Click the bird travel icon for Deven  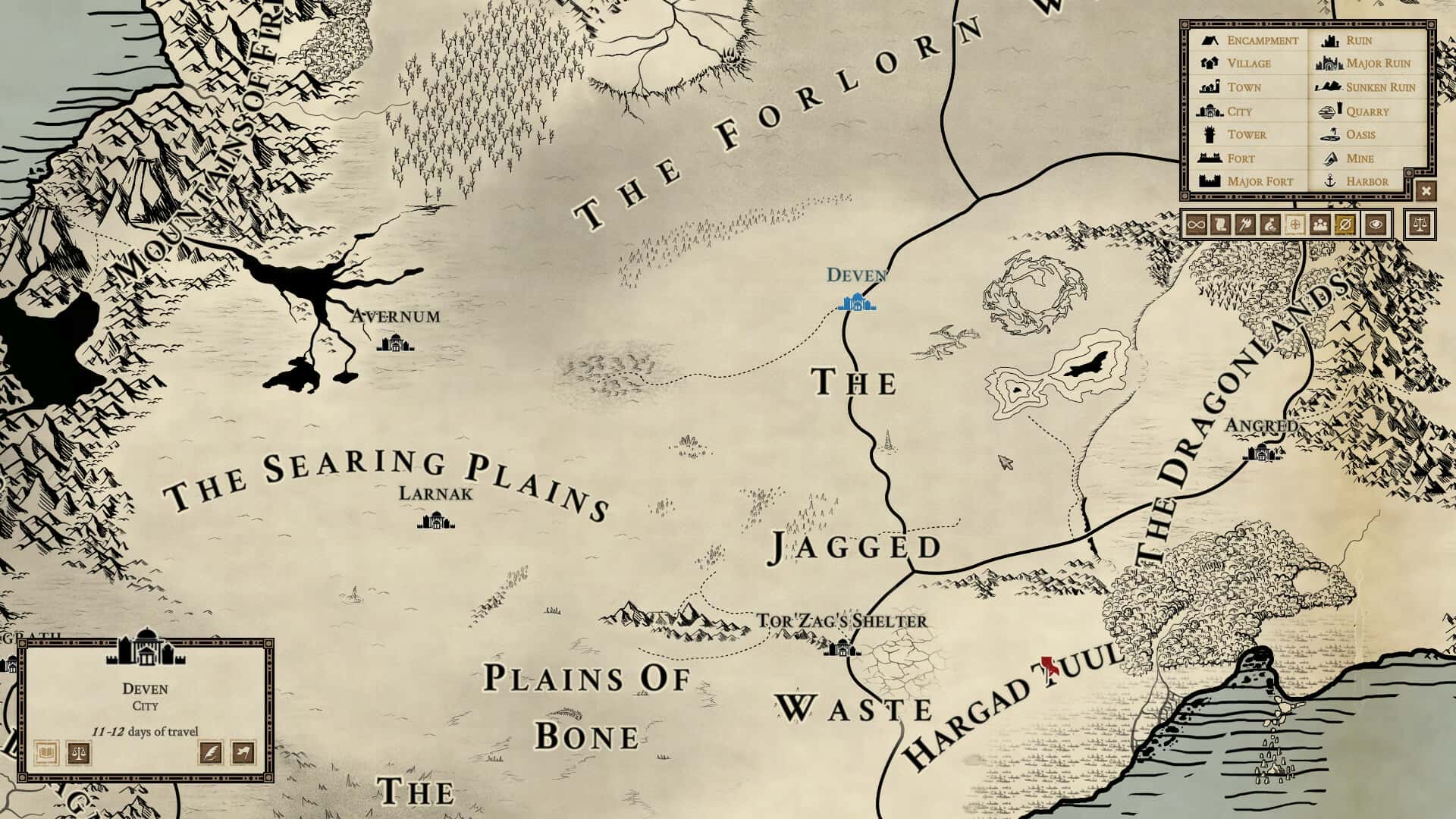(244, 754)
